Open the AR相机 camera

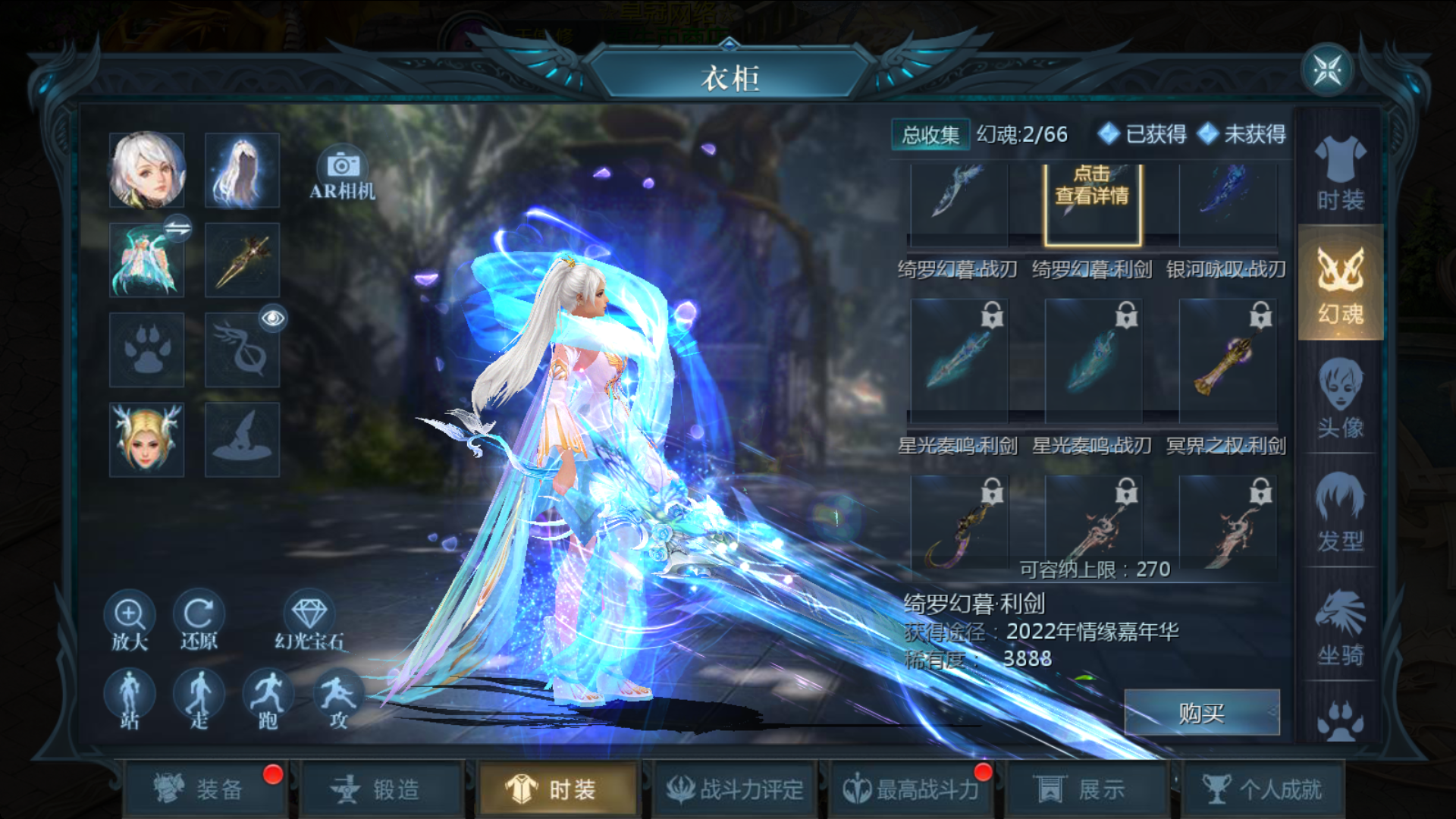[x=343, y=174]
